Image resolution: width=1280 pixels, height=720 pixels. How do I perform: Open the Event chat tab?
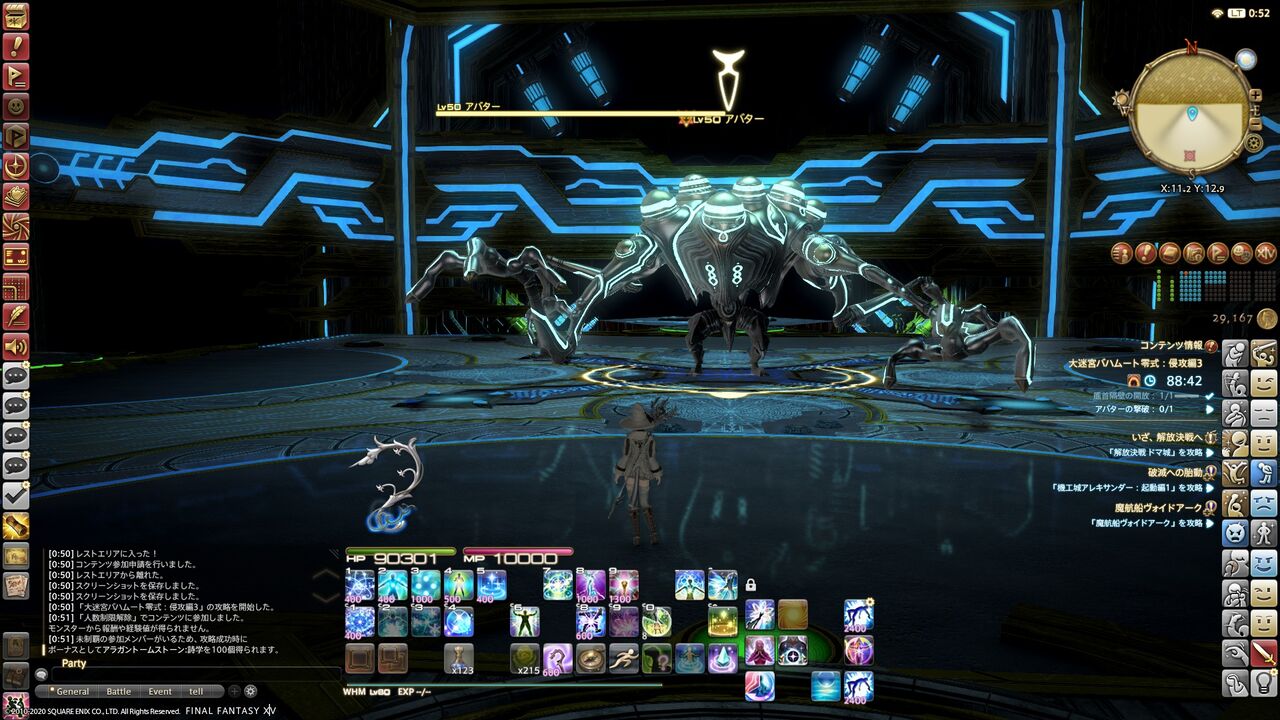coord(160,691)
